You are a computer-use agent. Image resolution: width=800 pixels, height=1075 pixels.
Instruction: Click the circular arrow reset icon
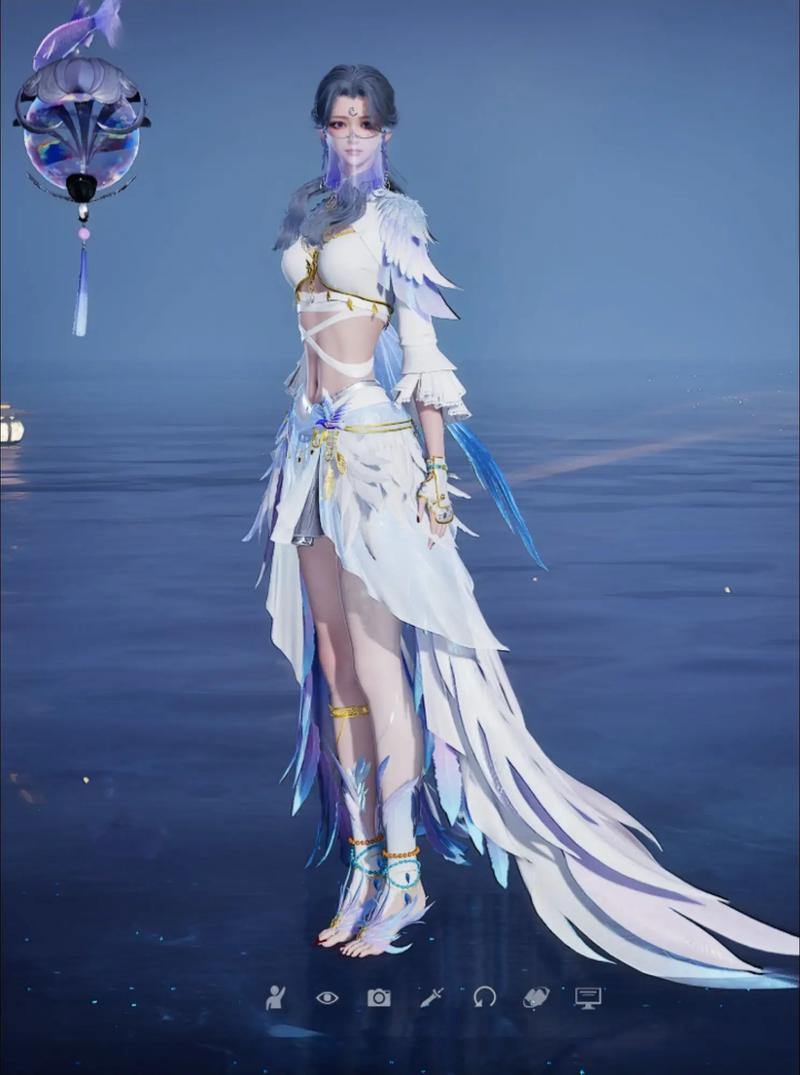(x=485, y=997)
